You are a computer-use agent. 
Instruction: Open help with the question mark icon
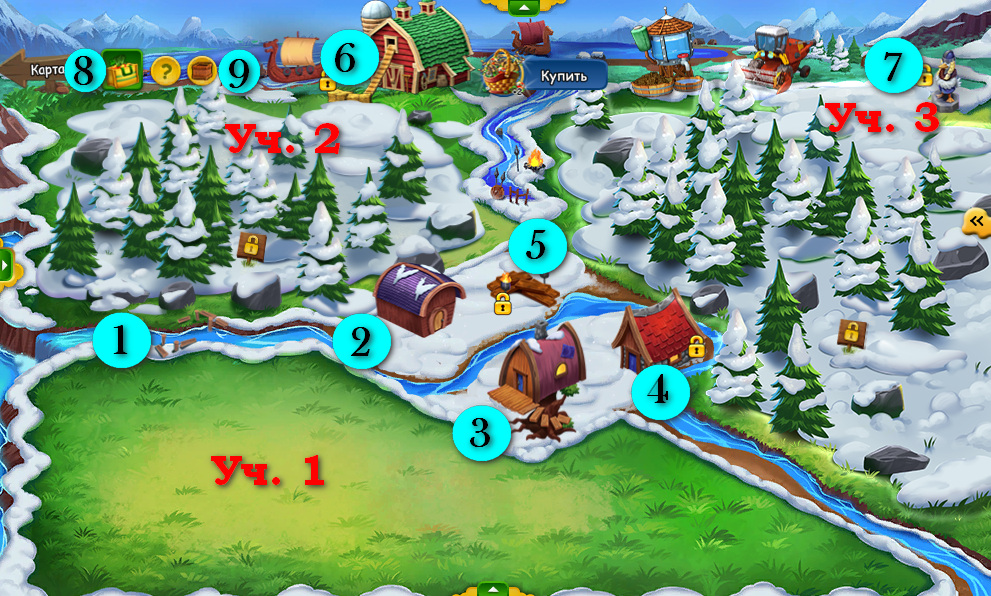click(x=163, y=72)
